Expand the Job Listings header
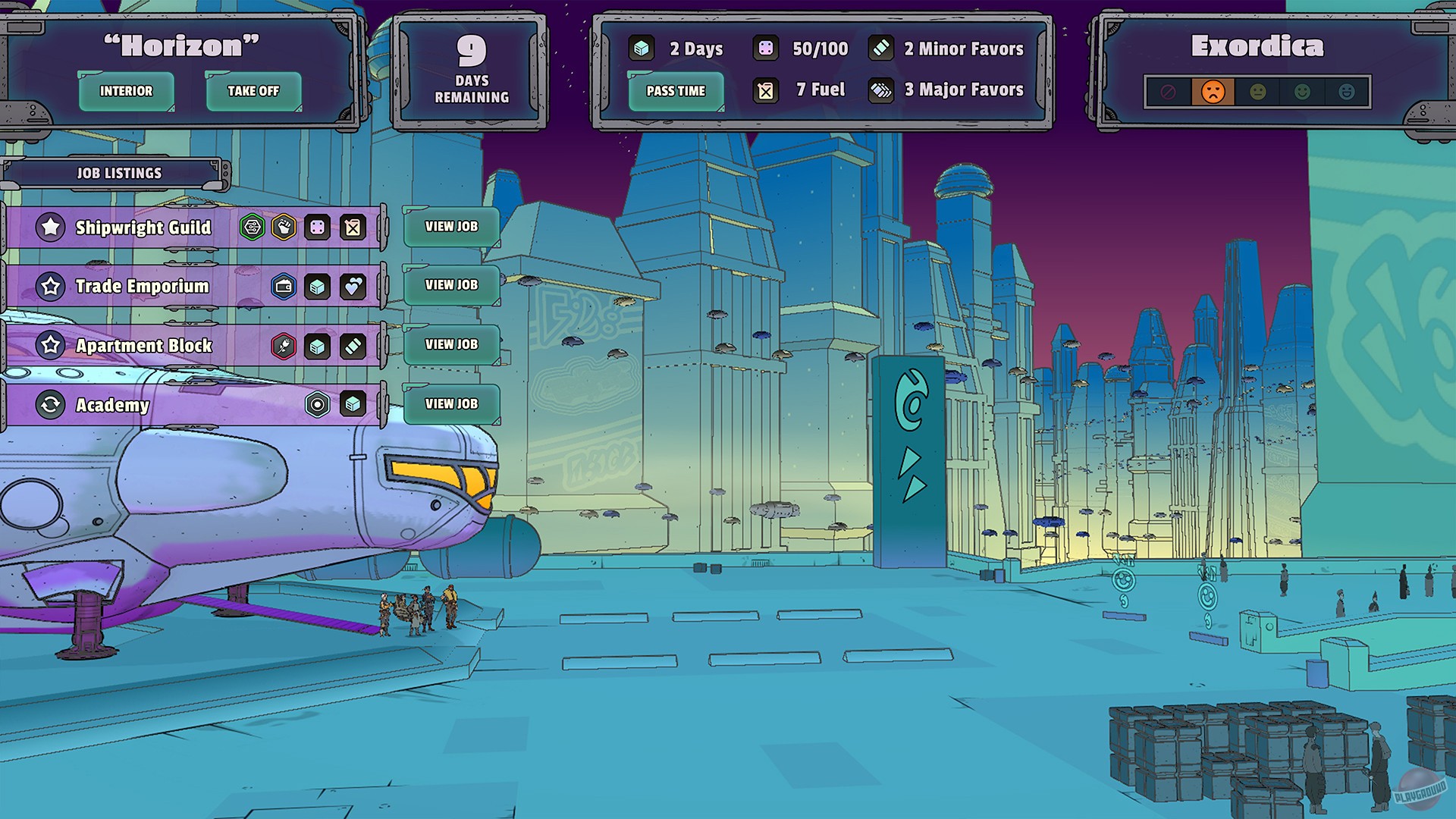 [x=118, y=173]
